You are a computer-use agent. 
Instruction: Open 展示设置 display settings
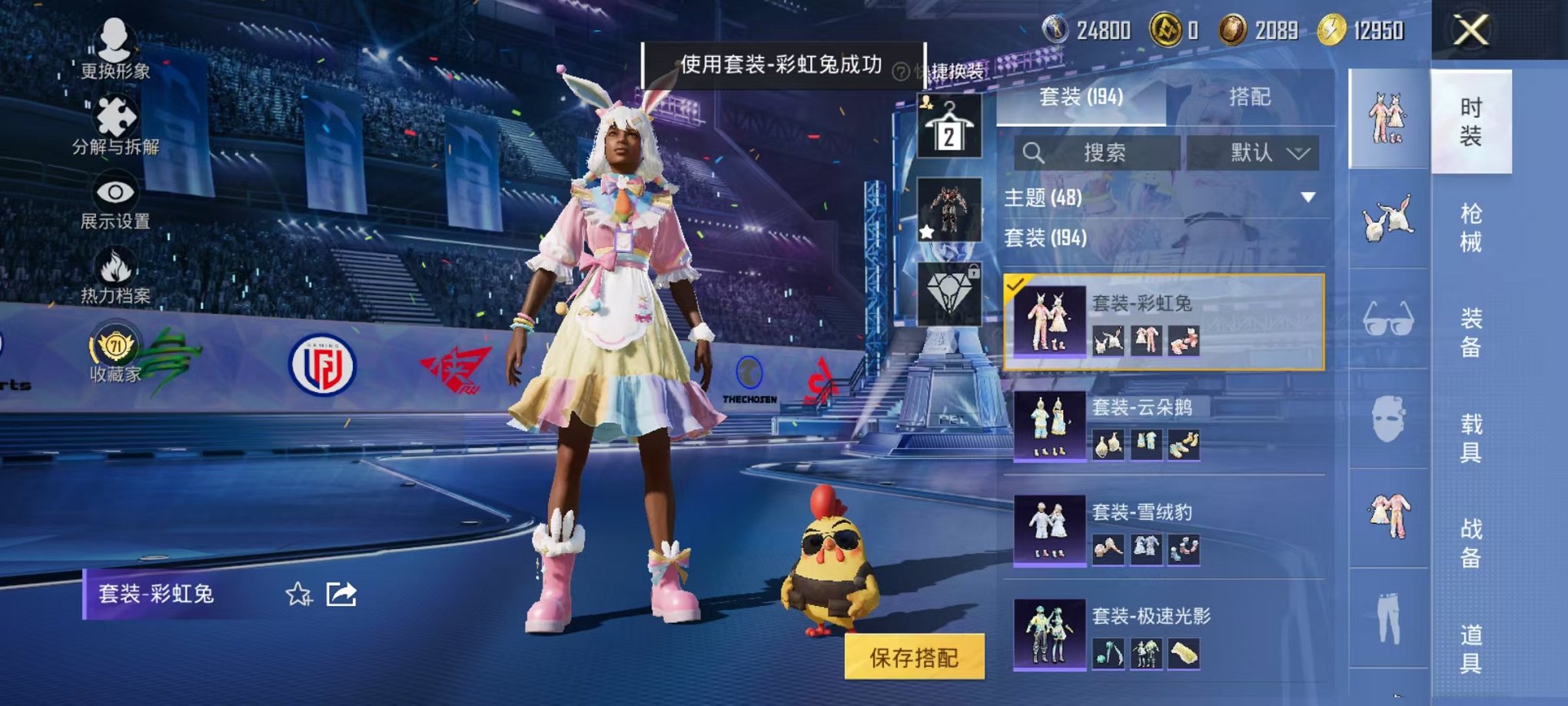[114, 192]
